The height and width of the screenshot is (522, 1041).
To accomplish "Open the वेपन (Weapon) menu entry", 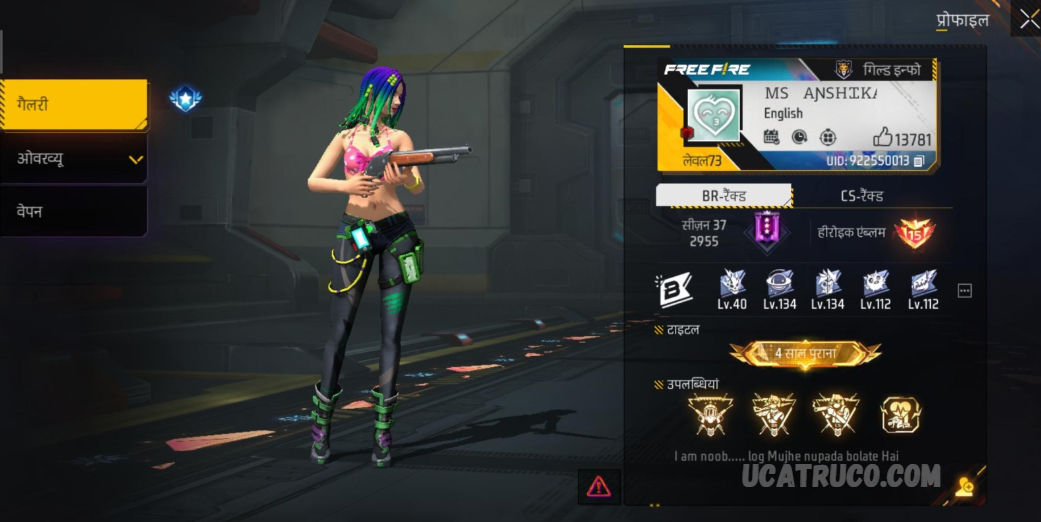I will 73,211.
